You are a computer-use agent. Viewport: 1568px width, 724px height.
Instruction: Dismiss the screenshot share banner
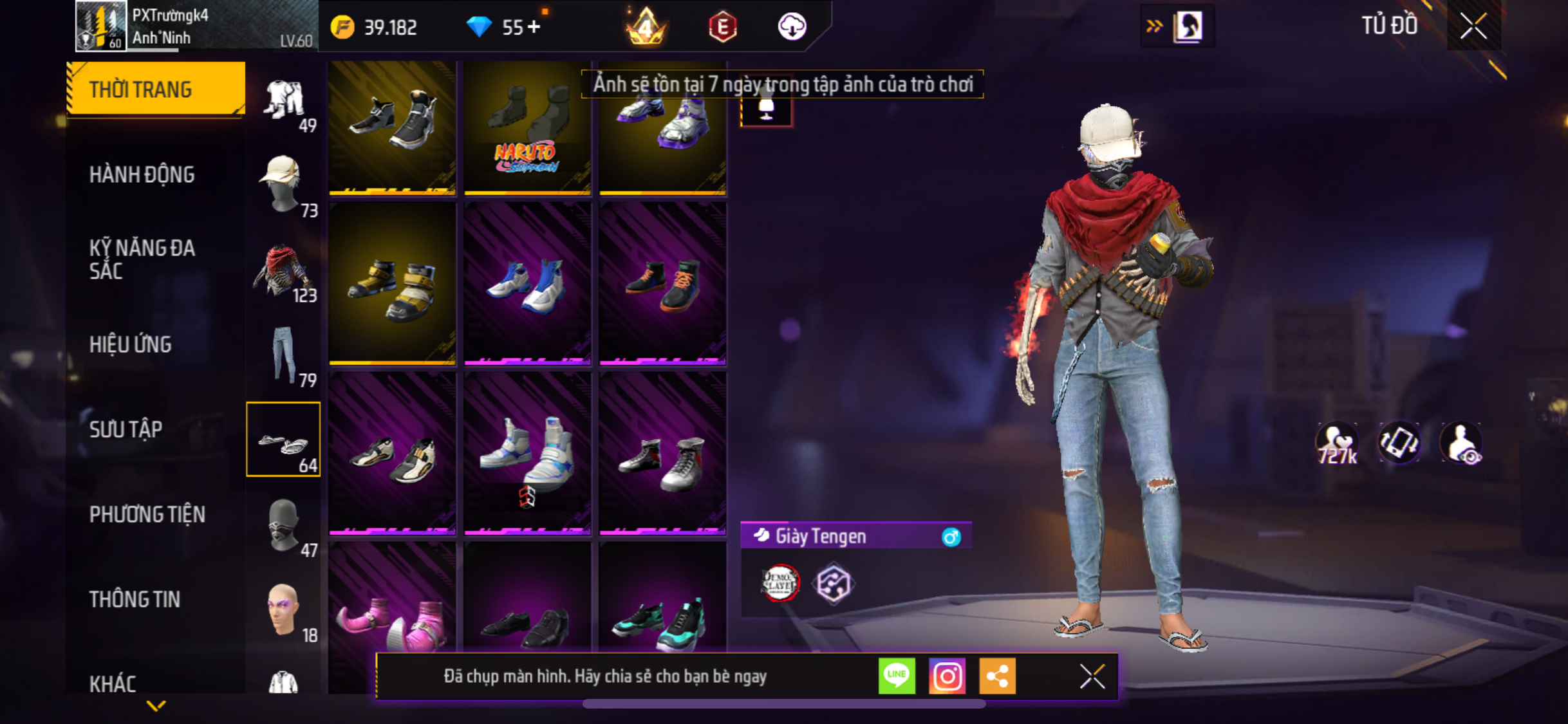(1092, 676)
